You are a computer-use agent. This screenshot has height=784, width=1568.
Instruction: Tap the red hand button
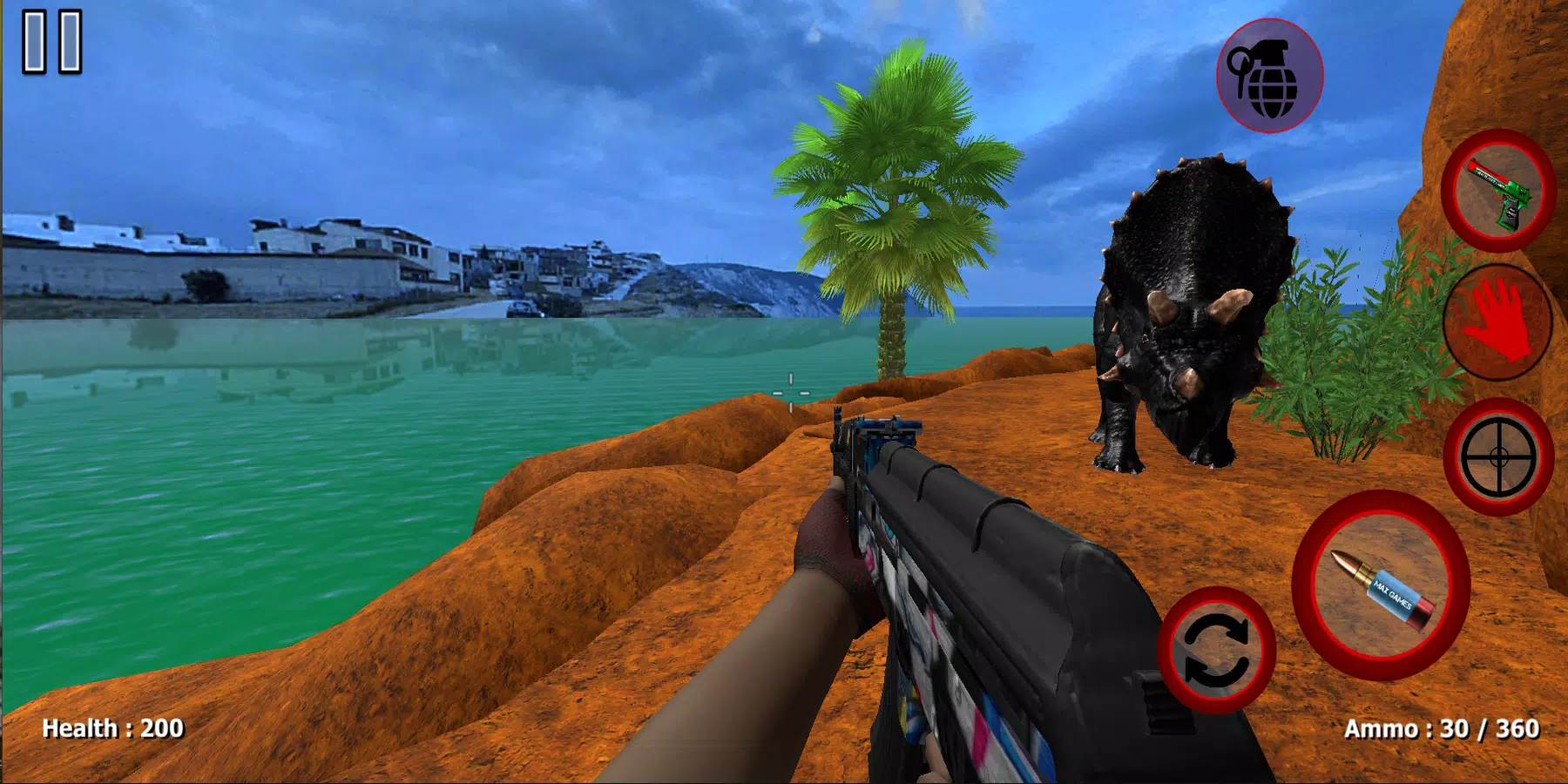point(1498,322)
